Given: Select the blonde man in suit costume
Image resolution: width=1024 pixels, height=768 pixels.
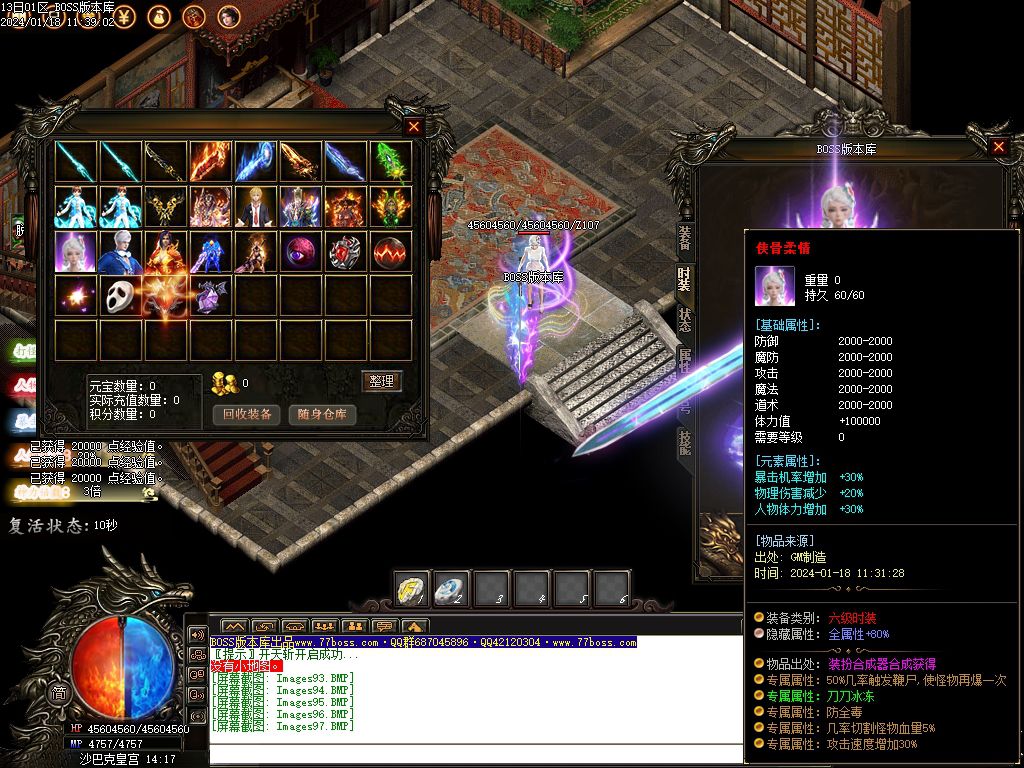Looking at the screenshot, I should pos(256,207).
